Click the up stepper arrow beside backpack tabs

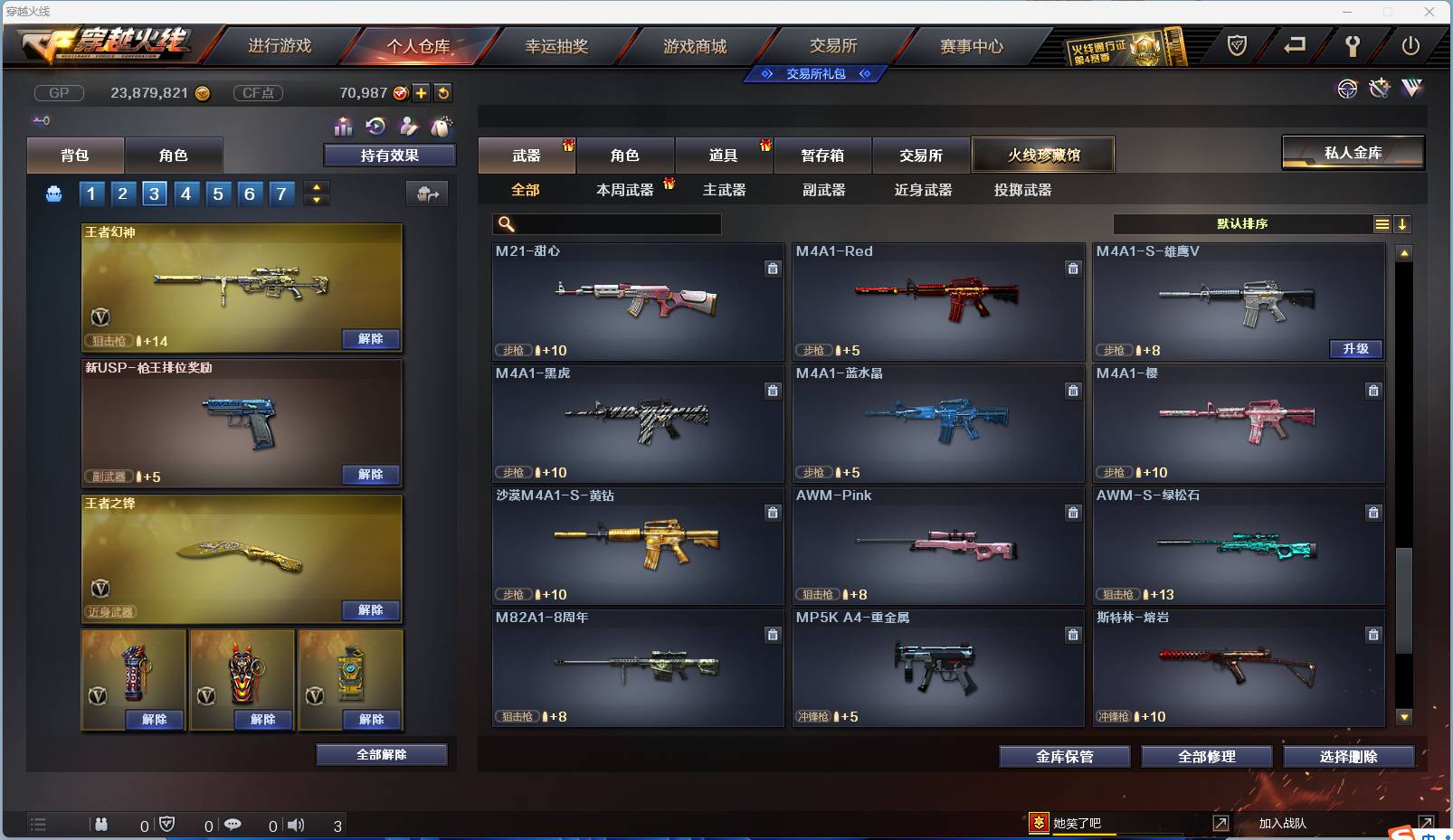click(x=316, y=186)
